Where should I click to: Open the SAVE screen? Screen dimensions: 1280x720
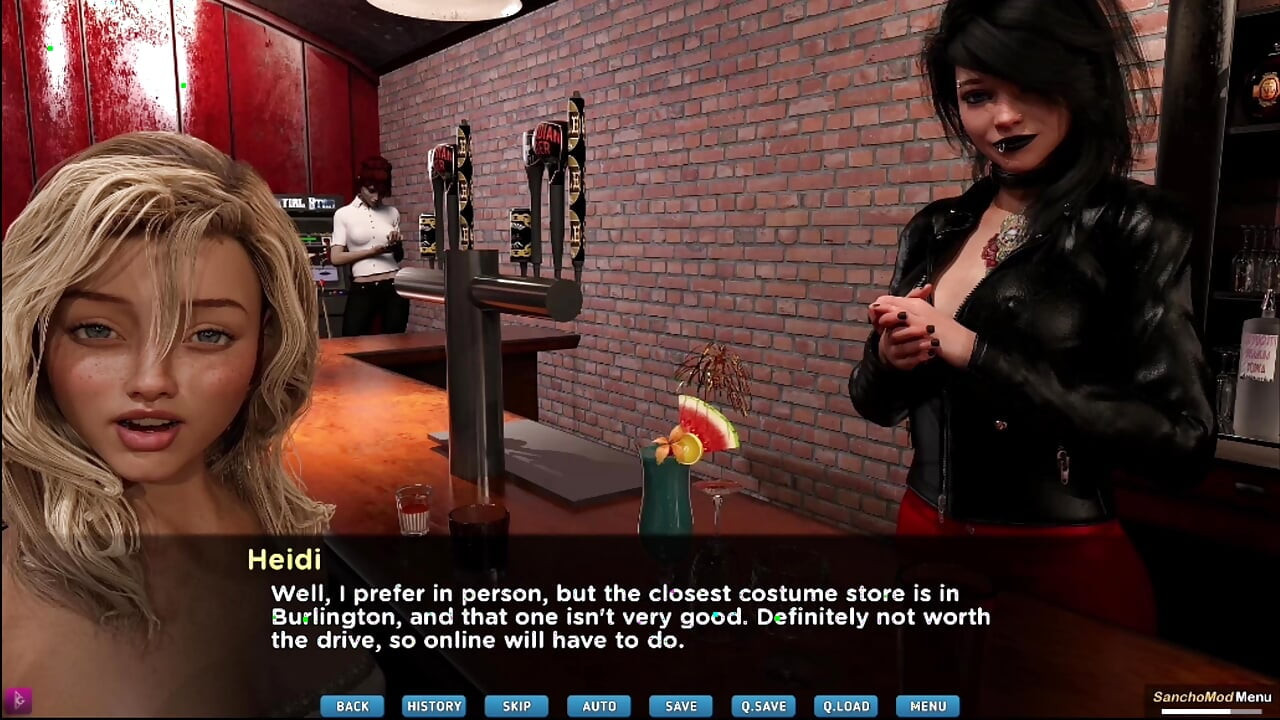(x=681, y=706)
